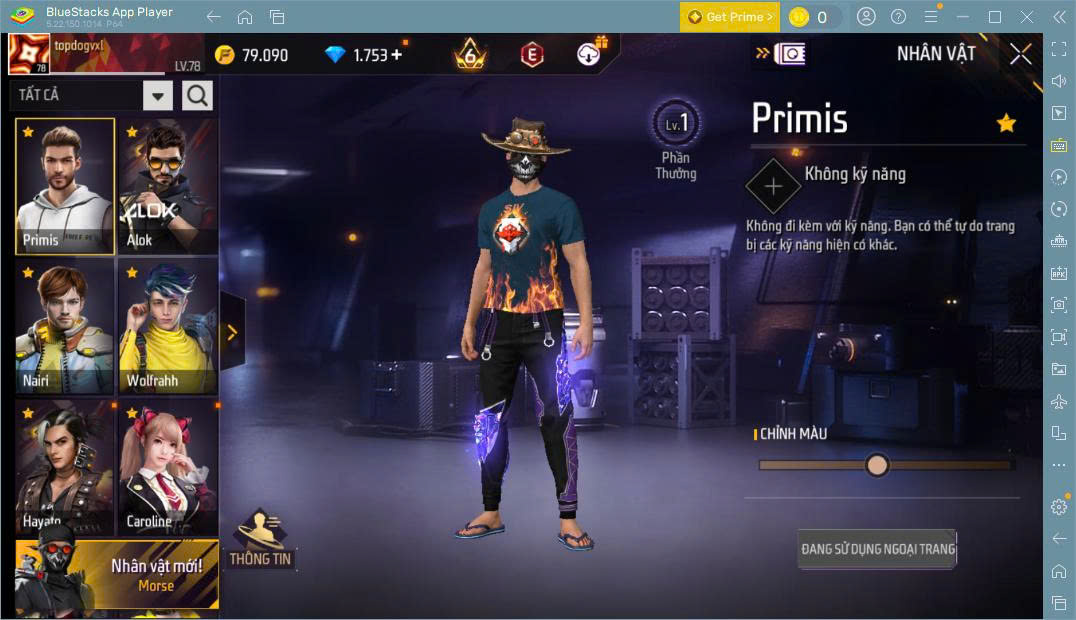Open the THÔNG TIN character info
Viewport: 1076px width, 620px height.
pyautogui.click(x=260, y=540)
